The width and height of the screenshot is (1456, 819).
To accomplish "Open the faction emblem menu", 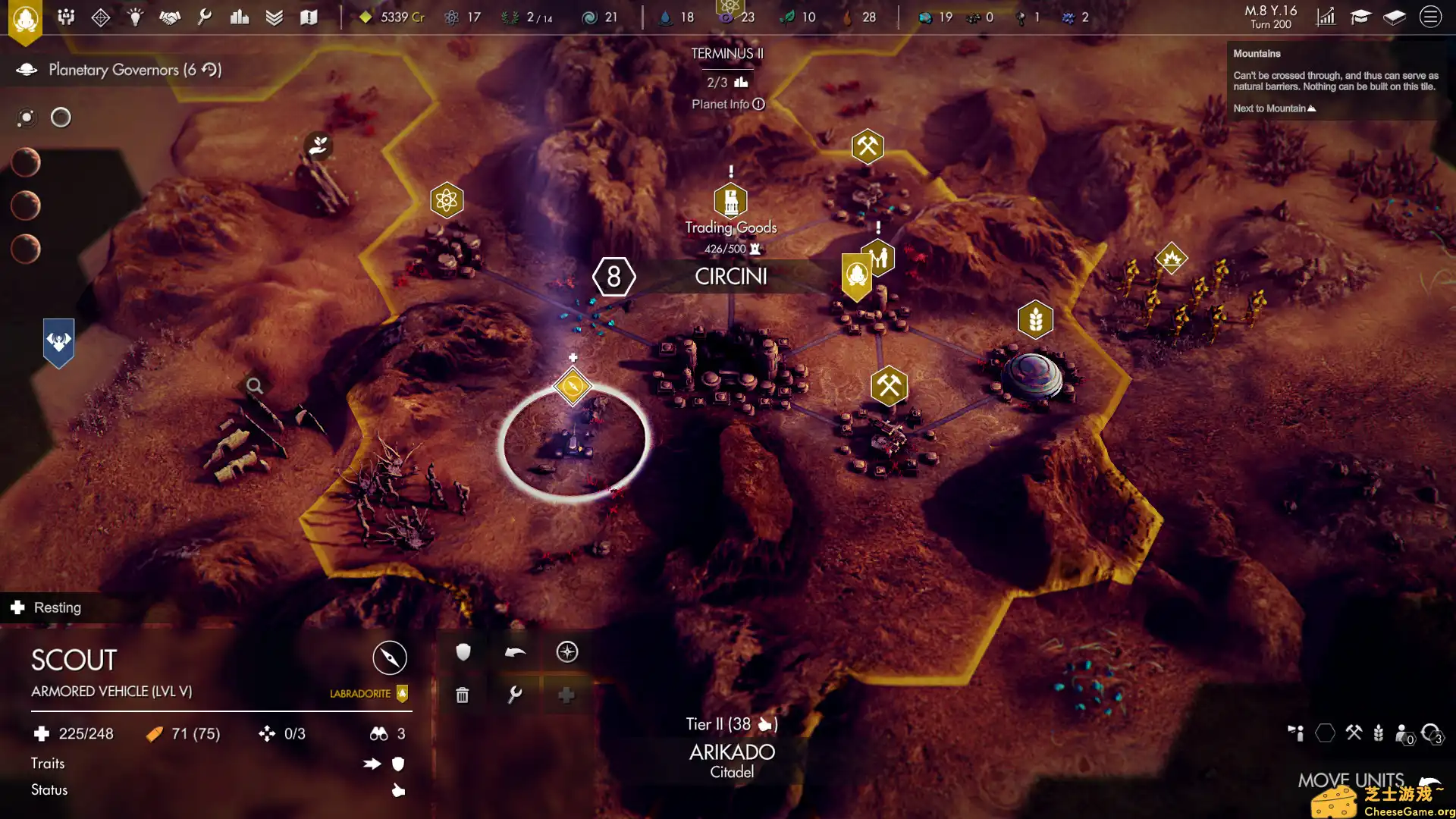I will click(25, 18).
